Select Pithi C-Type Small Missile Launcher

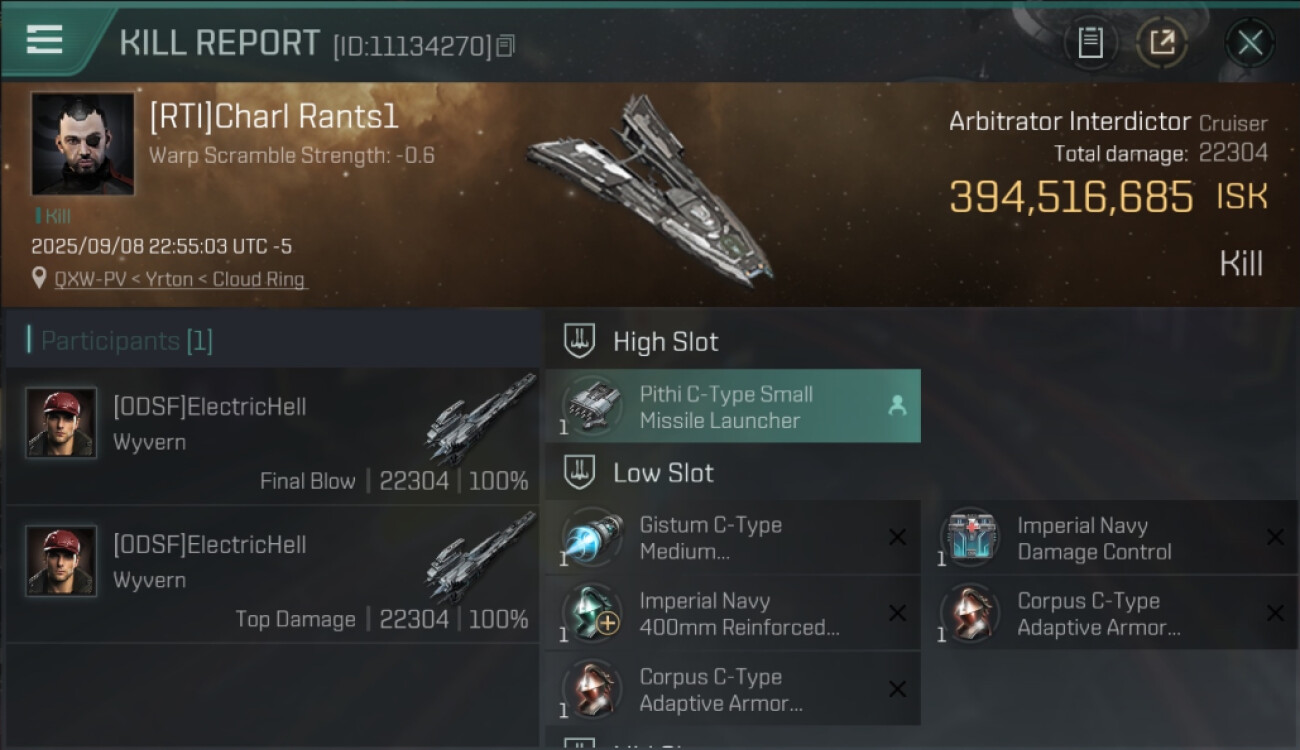tap(732, 407)
